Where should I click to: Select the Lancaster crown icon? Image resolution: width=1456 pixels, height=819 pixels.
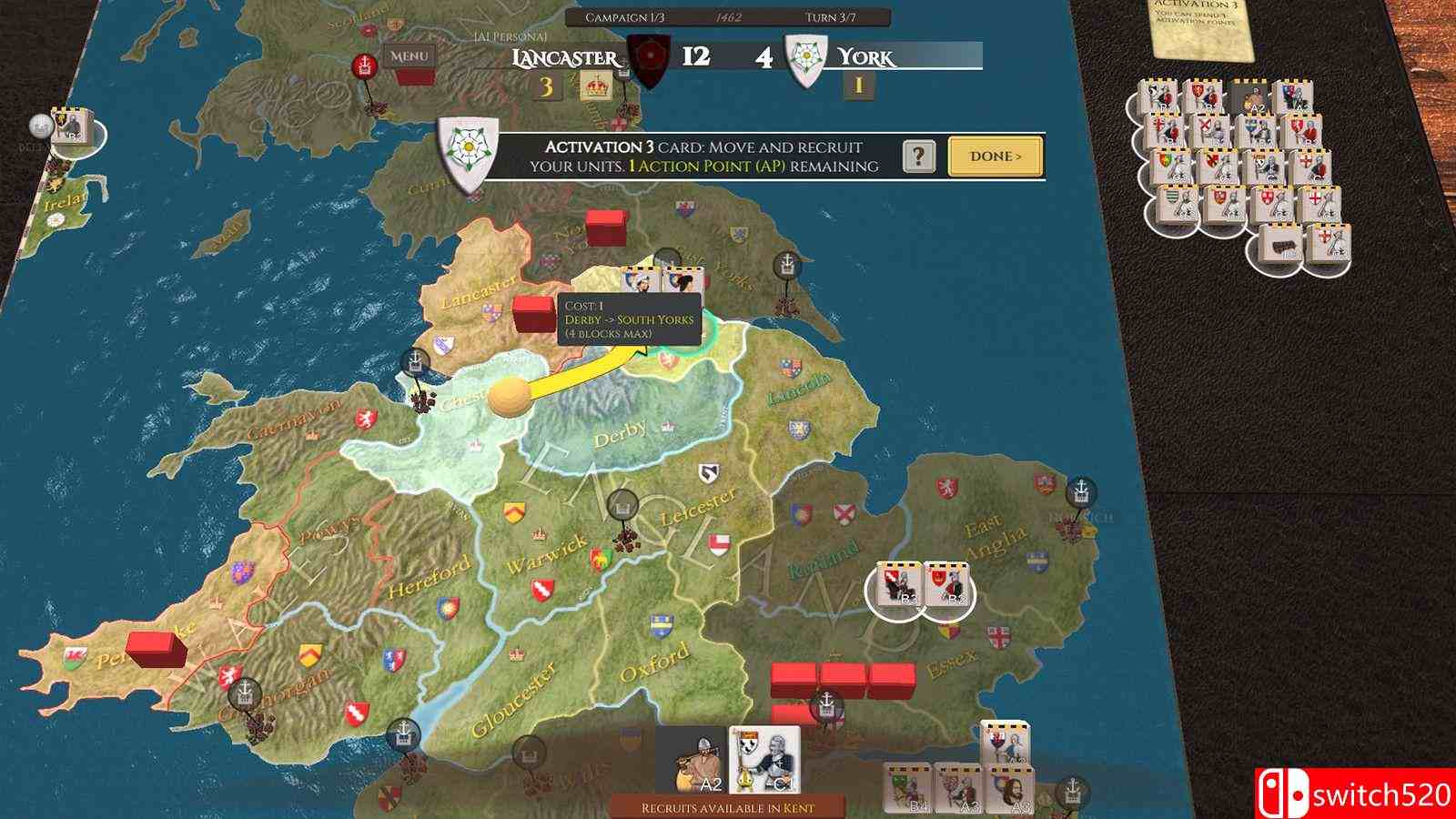click(595, 86)
